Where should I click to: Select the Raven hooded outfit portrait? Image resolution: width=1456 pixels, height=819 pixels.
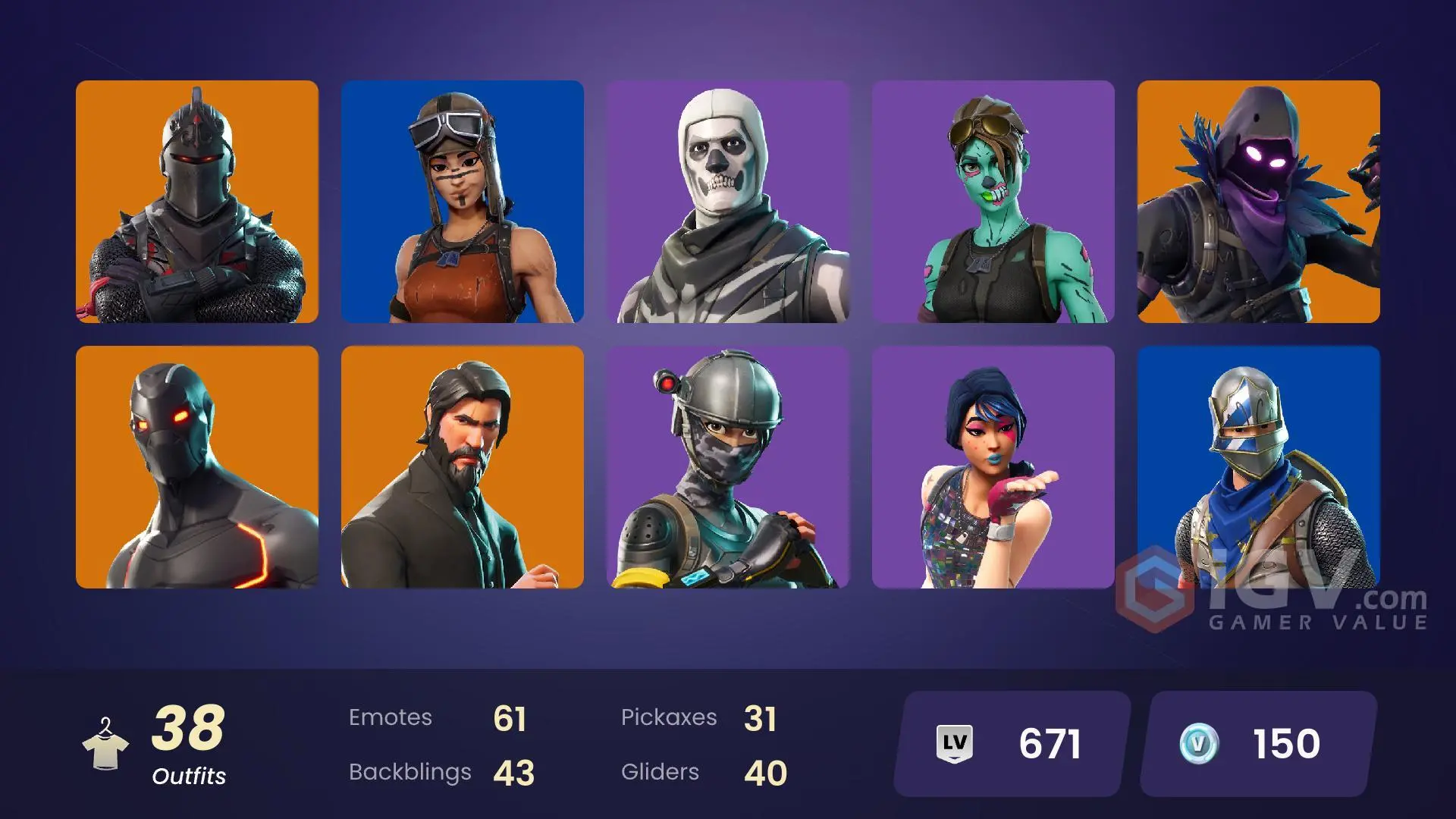pyautogui.click(x=1261, y=201)
